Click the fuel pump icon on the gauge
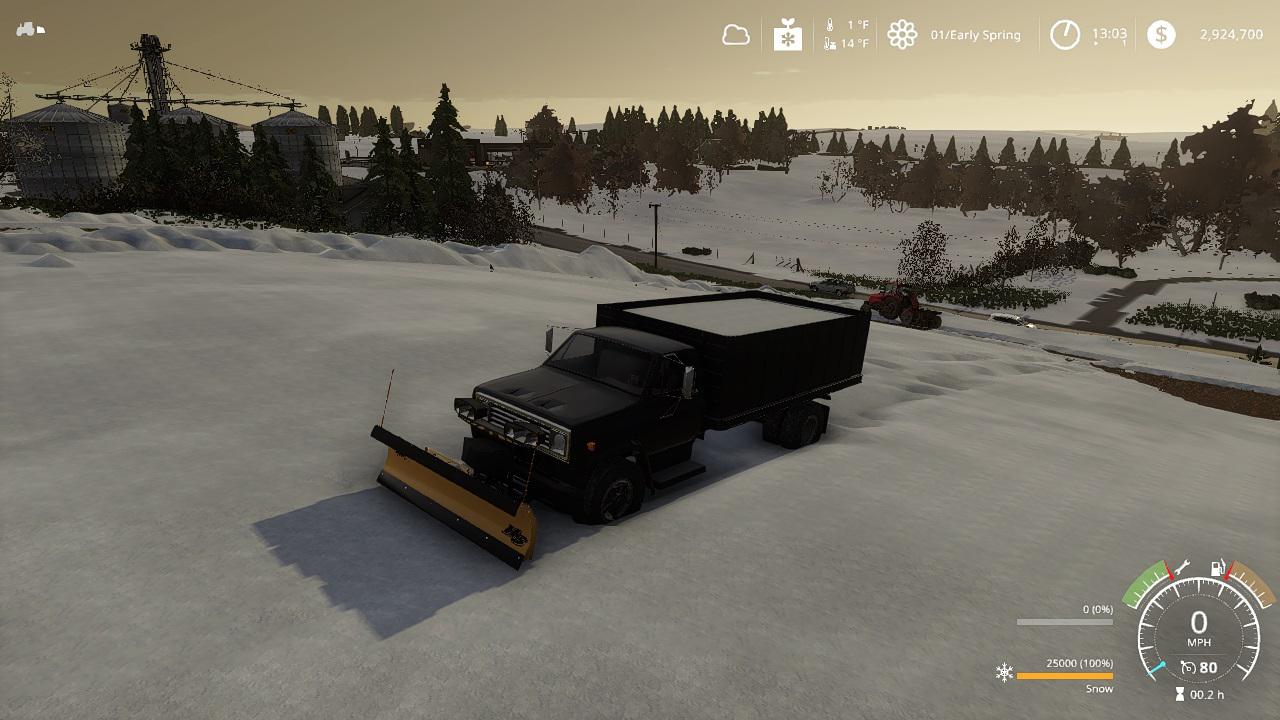The image size is (1280, 720). coord(1218,569)
